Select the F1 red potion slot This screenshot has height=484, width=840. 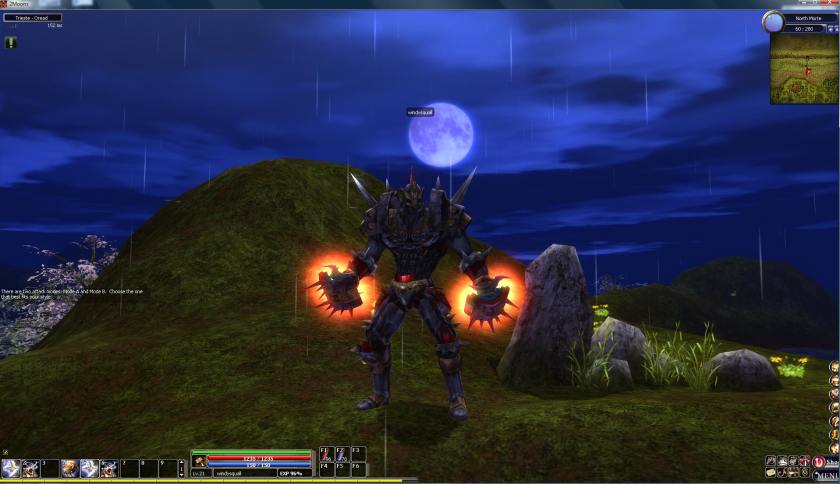pyautogui.click(x=325, y=453)
